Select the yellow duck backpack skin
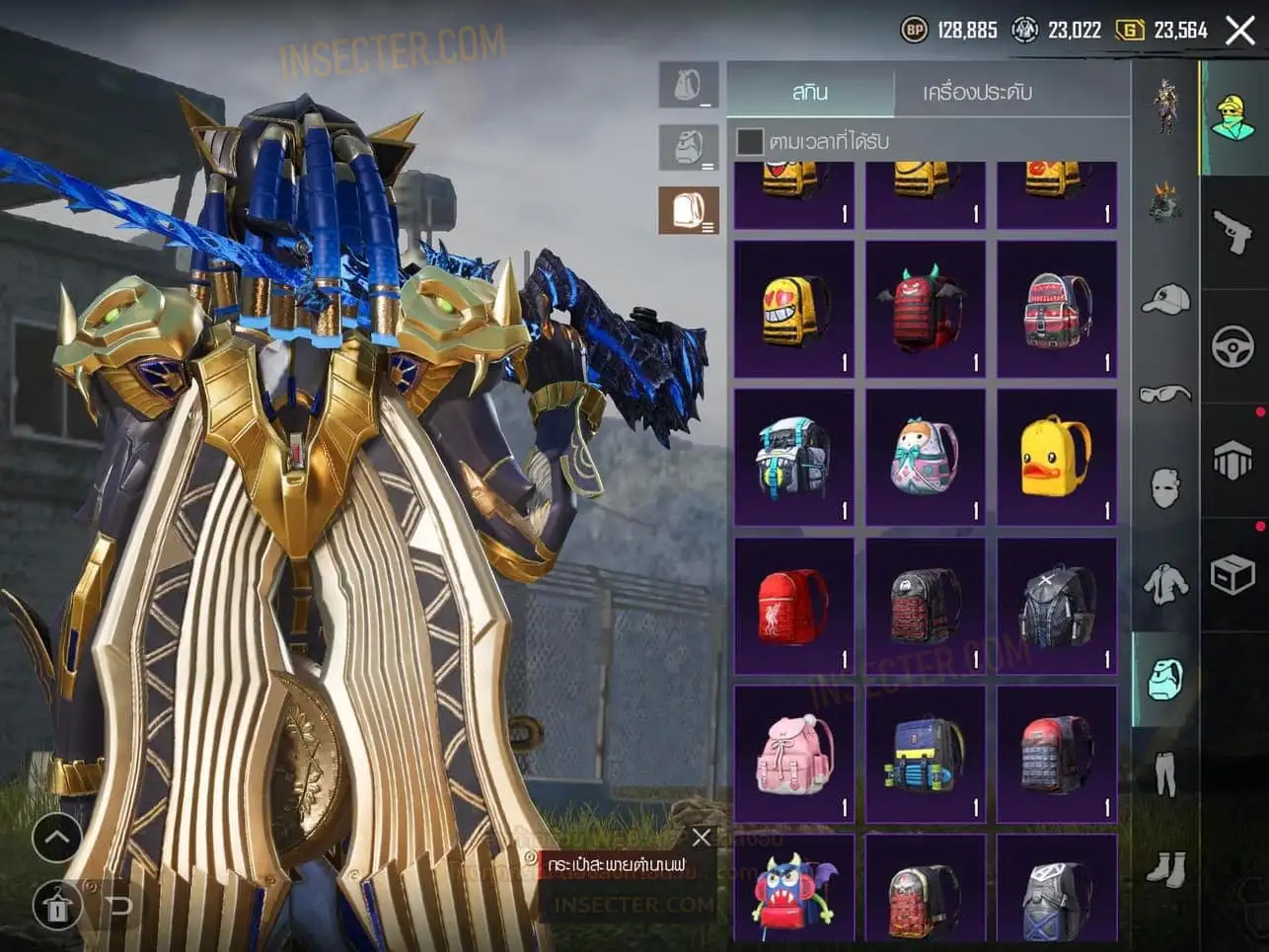Image resolution: width=1269 pixels, height=952 pixels. point(1056,457)
